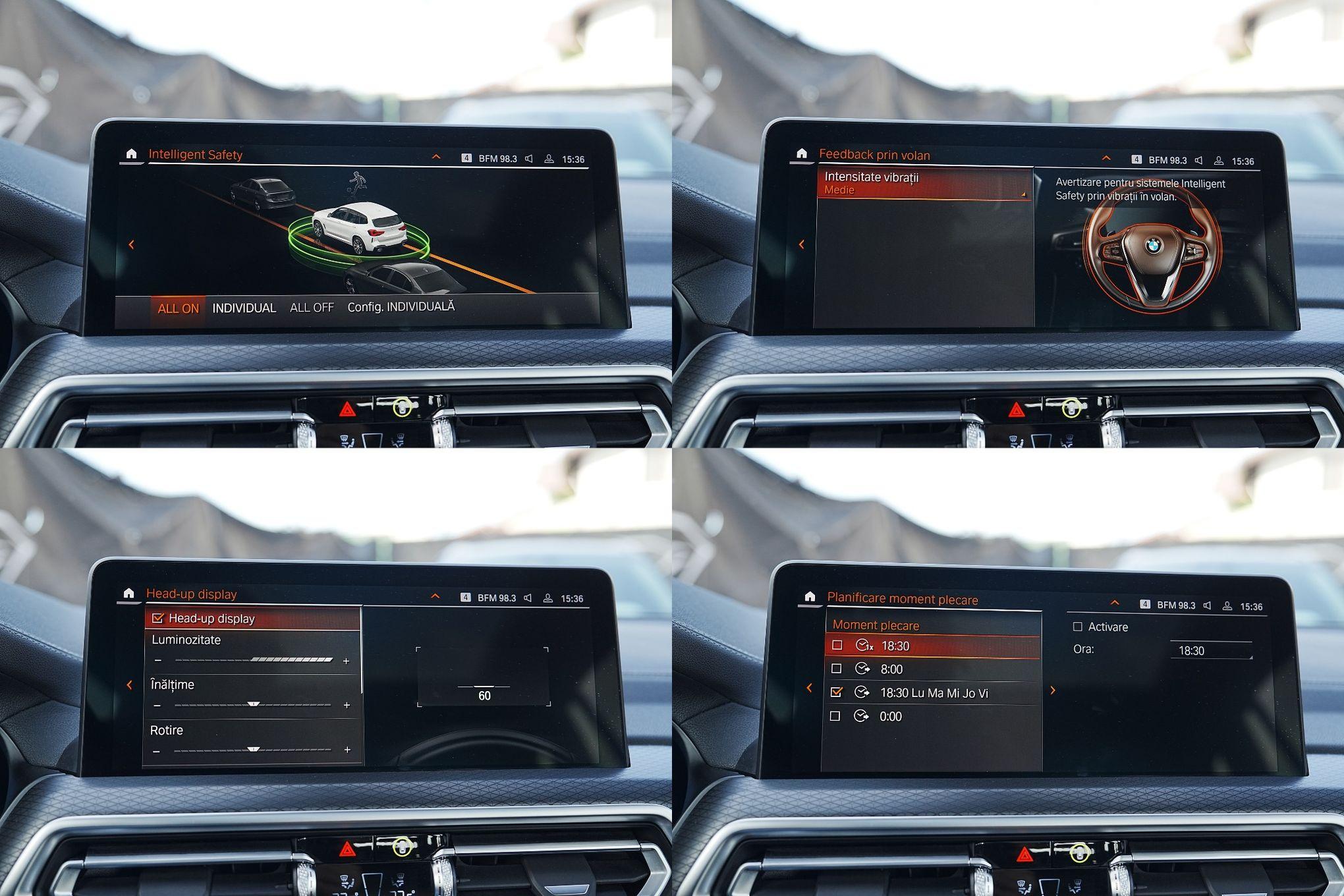Click the right arrow beside departure list
Image resolution: width=1344 pixels, height=896 pixels.
[1053, 690]
